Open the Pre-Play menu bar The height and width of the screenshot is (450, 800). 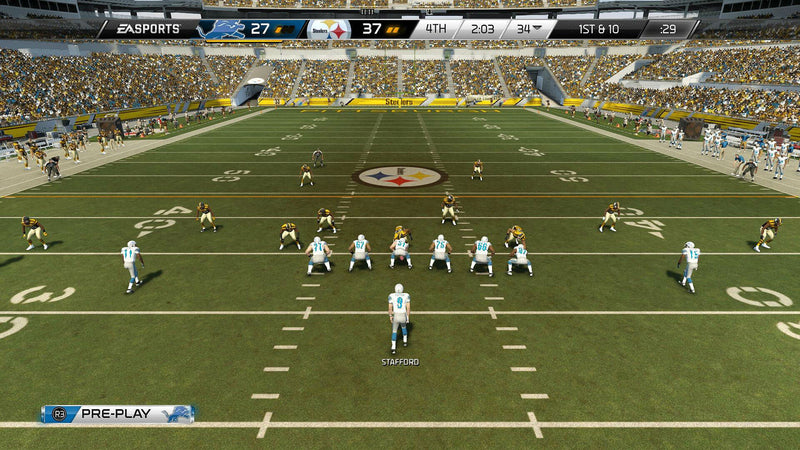pyautogui.click(x=117, y=414)
